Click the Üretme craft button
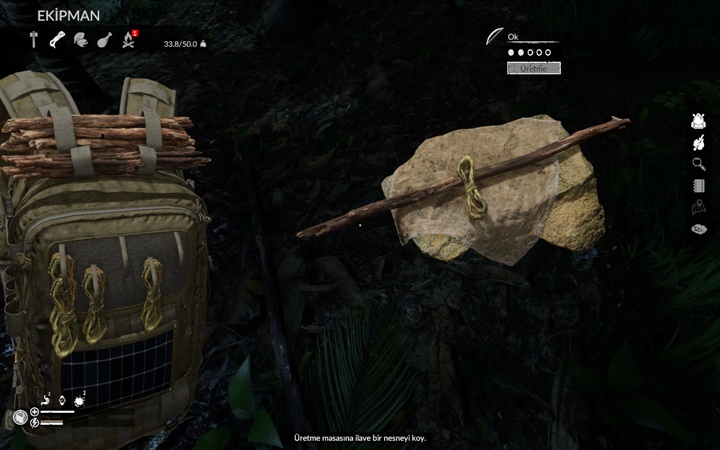The image size is (720, 450). pyautogui.click(x=533, y=68)
